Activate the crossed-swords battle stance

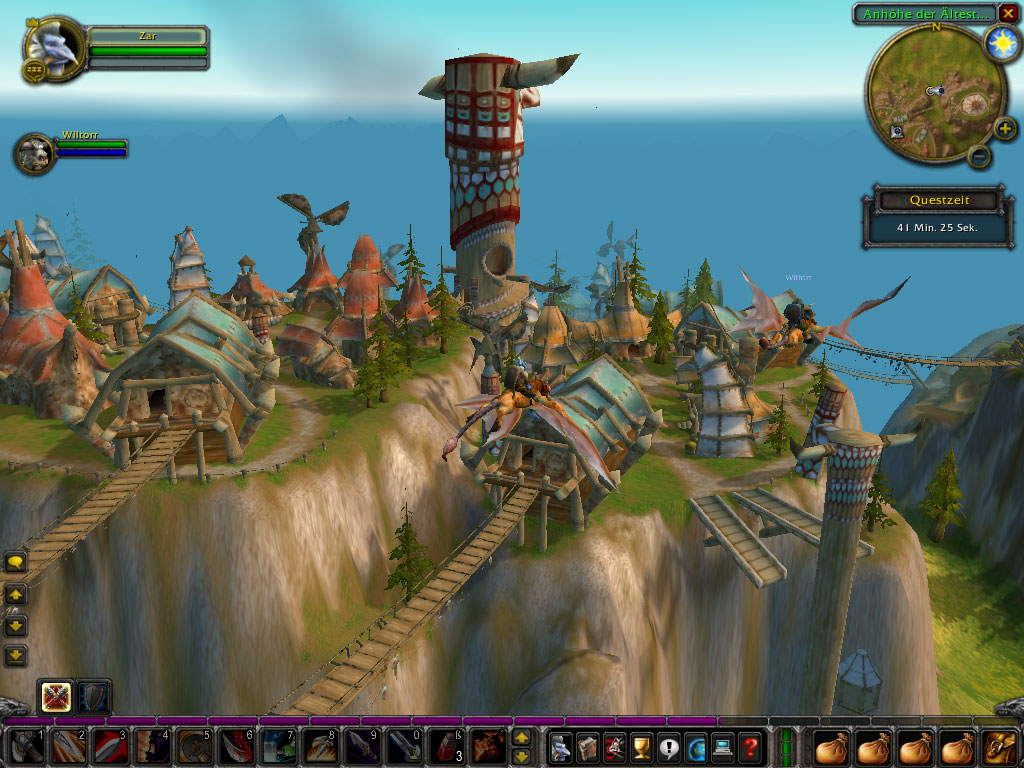55,697
